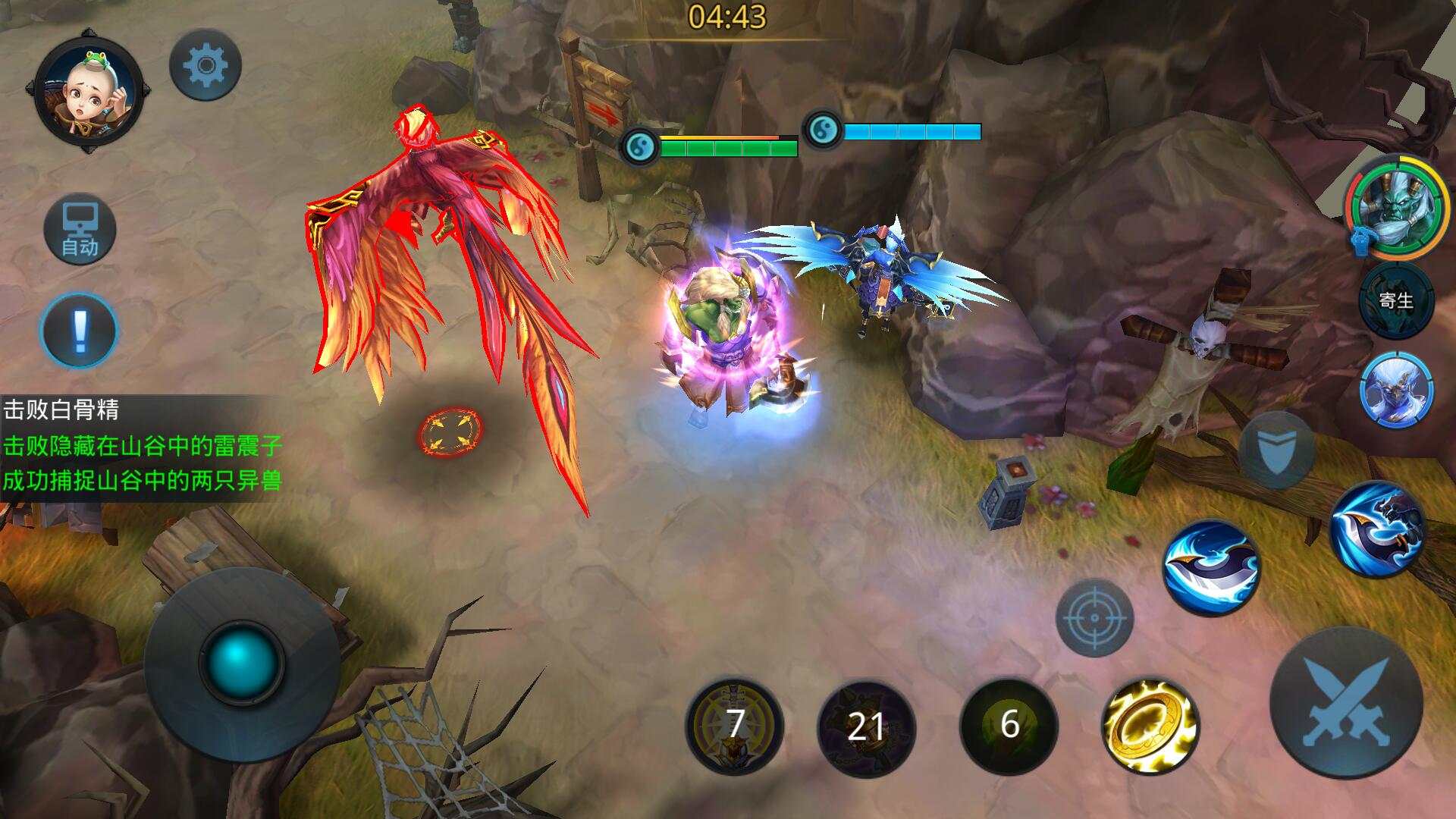
Task: Use the skill showing cooldown 21
Action: [866, 727]
